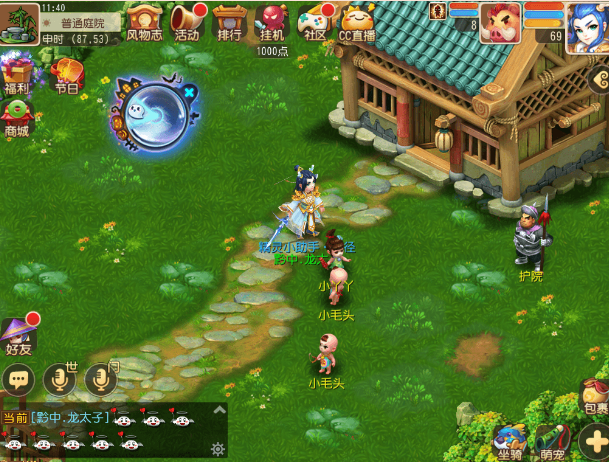Open the 节日 festival lantern icon
The width and height of the screenshot is (609, 462).
click(x=67, y=73)
